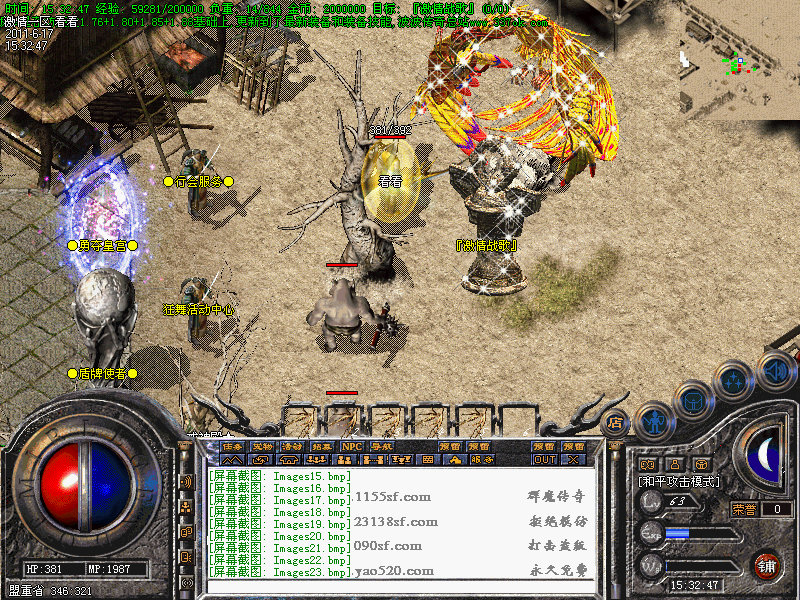Click the [和平攻击模式] attack mode label
800x600 pixels.
(x=679, y=482)
